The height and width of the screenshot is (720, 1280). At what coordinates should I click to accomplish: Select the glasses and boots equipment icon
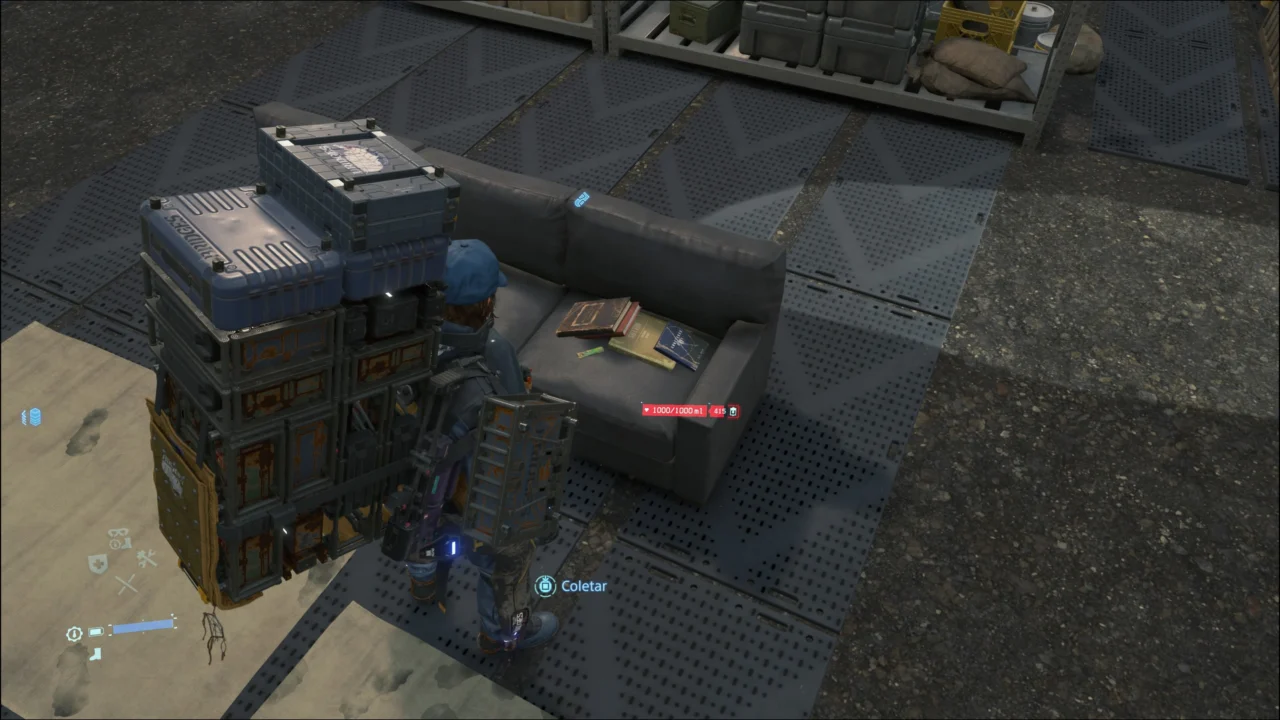coord(119,539)
